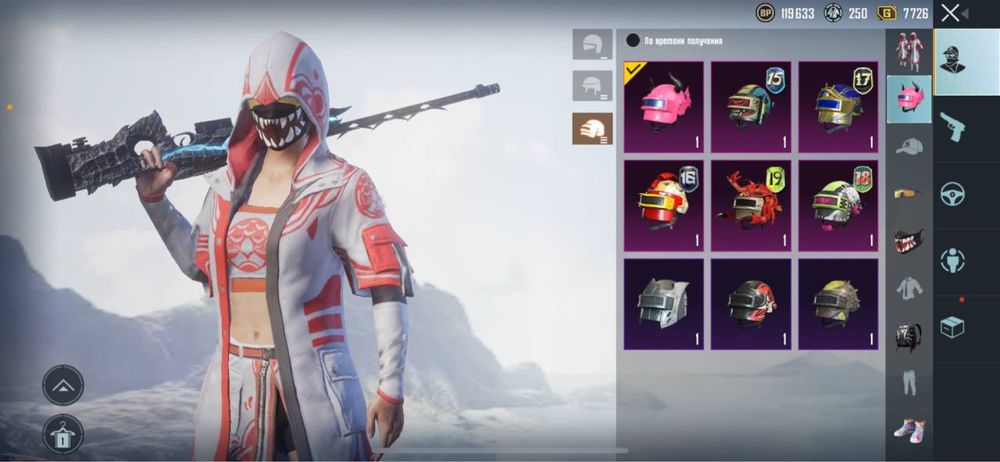Viewport: 1000px width, 462px height.
Task: Open the steering wheel vehicles tab
Action: point(952,194)
